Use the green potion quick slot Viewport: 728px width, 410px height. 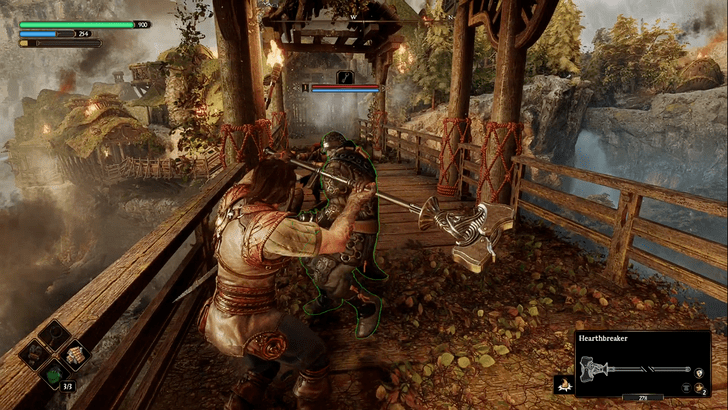(53, 375)
